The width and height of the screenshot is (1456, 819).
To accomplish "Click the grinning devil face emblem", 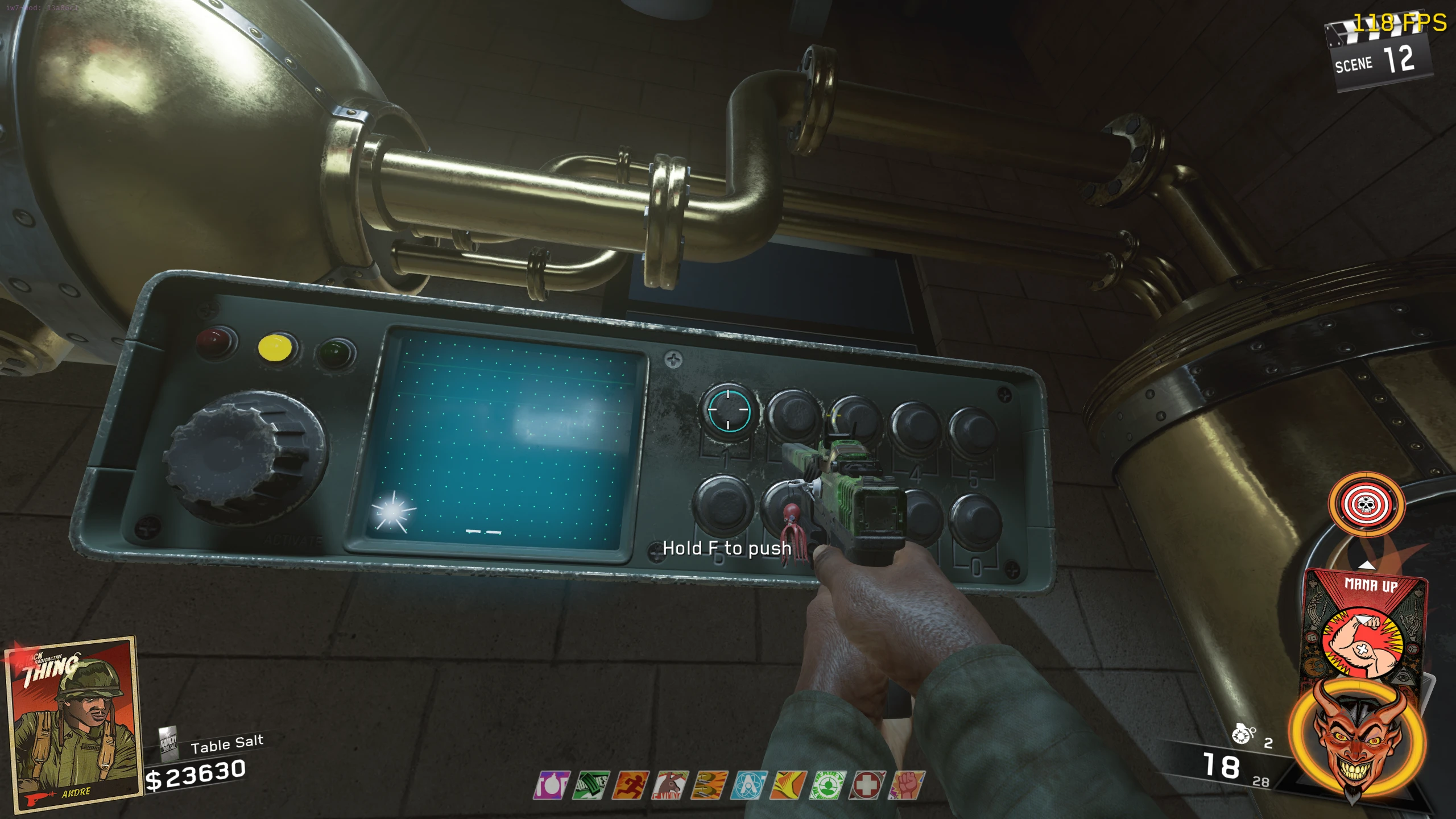I will [x=1356, y=739].
